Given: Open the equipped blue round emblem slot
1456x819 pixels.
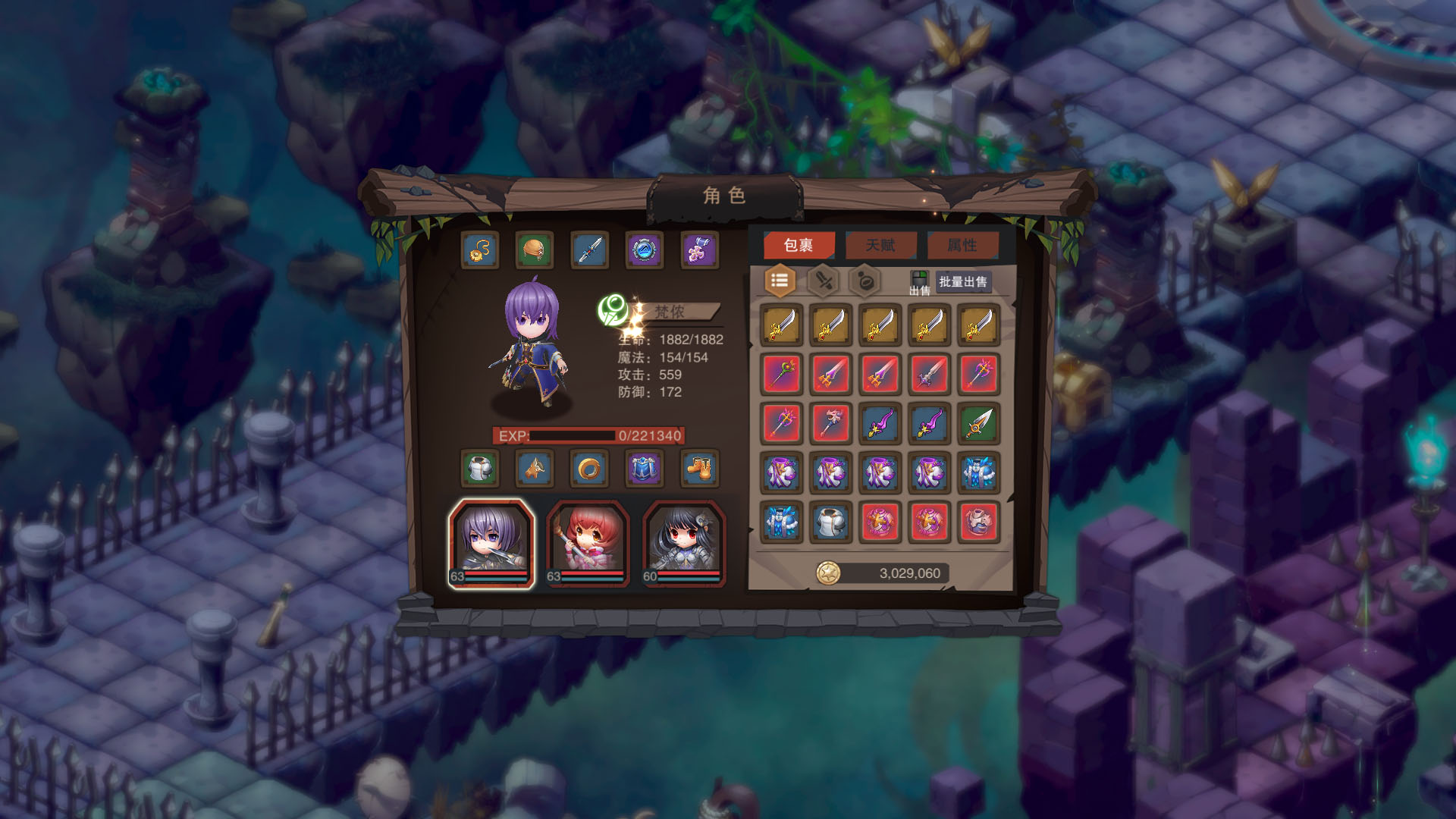Looking at the screenshot, I should 644,250.
